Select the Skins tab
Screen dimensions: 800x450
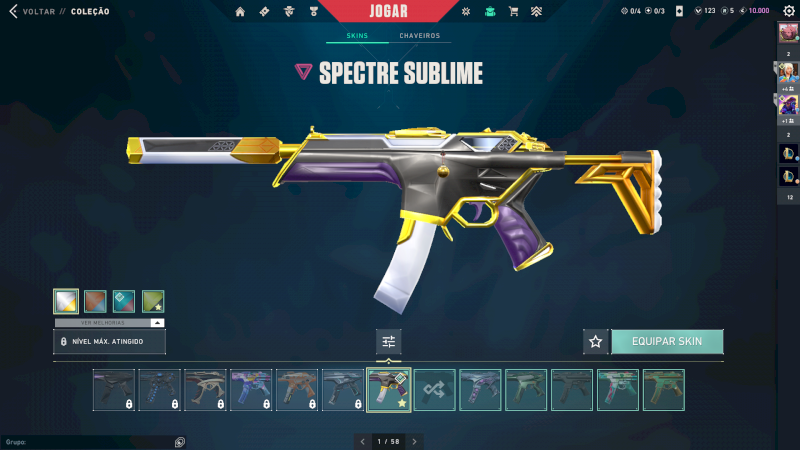pyautogui.click(x=357, y=36)
